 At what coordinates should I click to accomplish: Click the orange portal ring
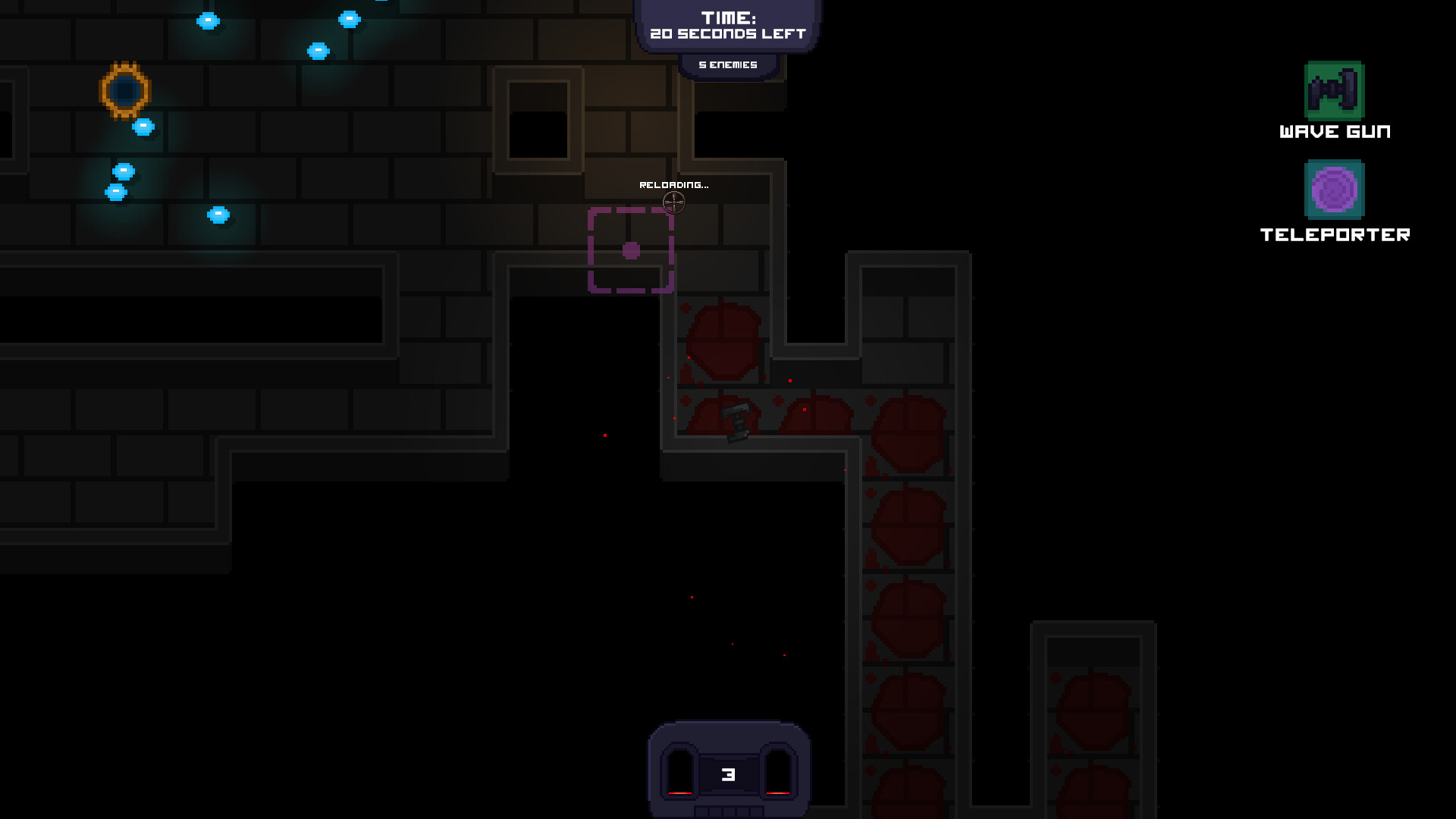[x=126, y=92]
